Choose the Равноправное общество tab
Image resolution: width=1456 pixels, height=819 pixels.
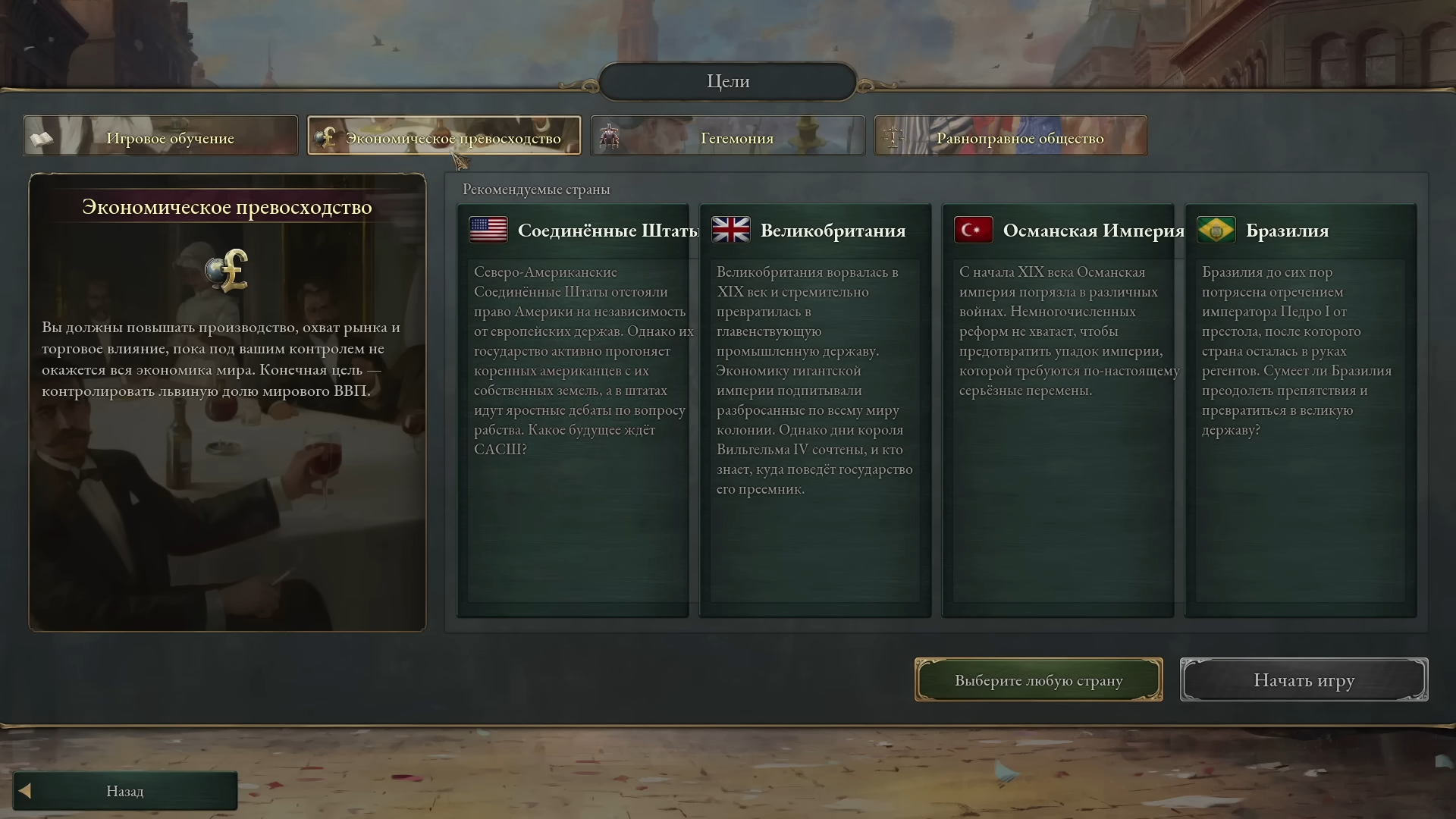pyautogui.click(x=1010, y=136)
